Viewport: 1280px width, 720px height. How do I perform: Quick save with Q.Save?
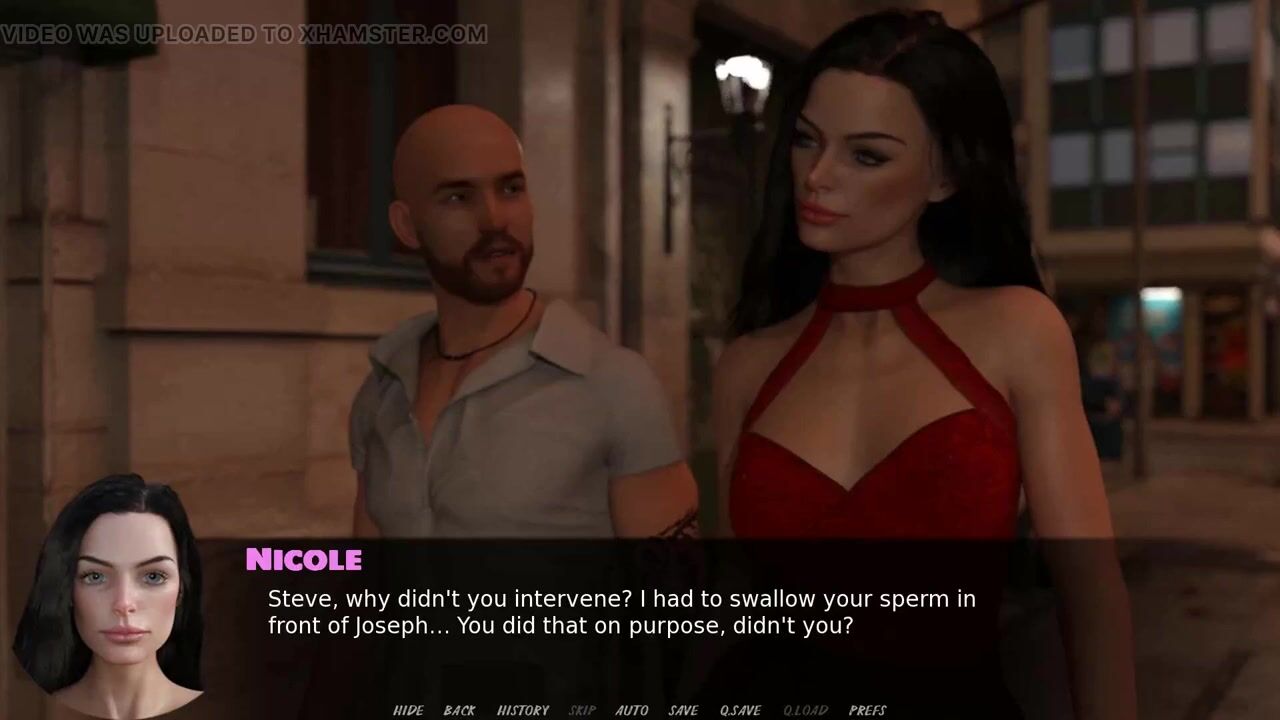click(x=740, y=710)
